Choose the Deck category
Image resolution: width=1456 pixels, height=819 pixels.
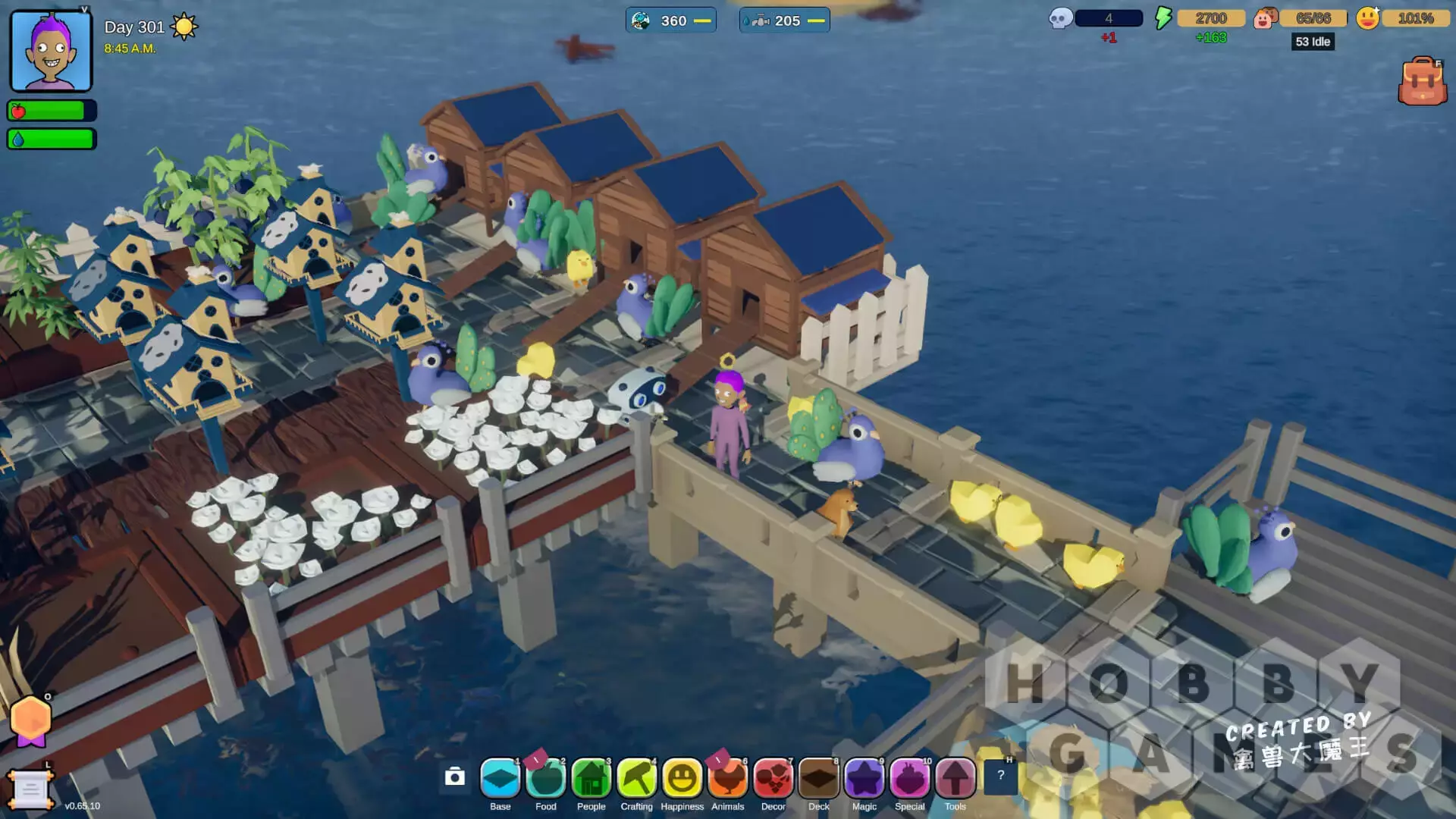pos(819,779)
